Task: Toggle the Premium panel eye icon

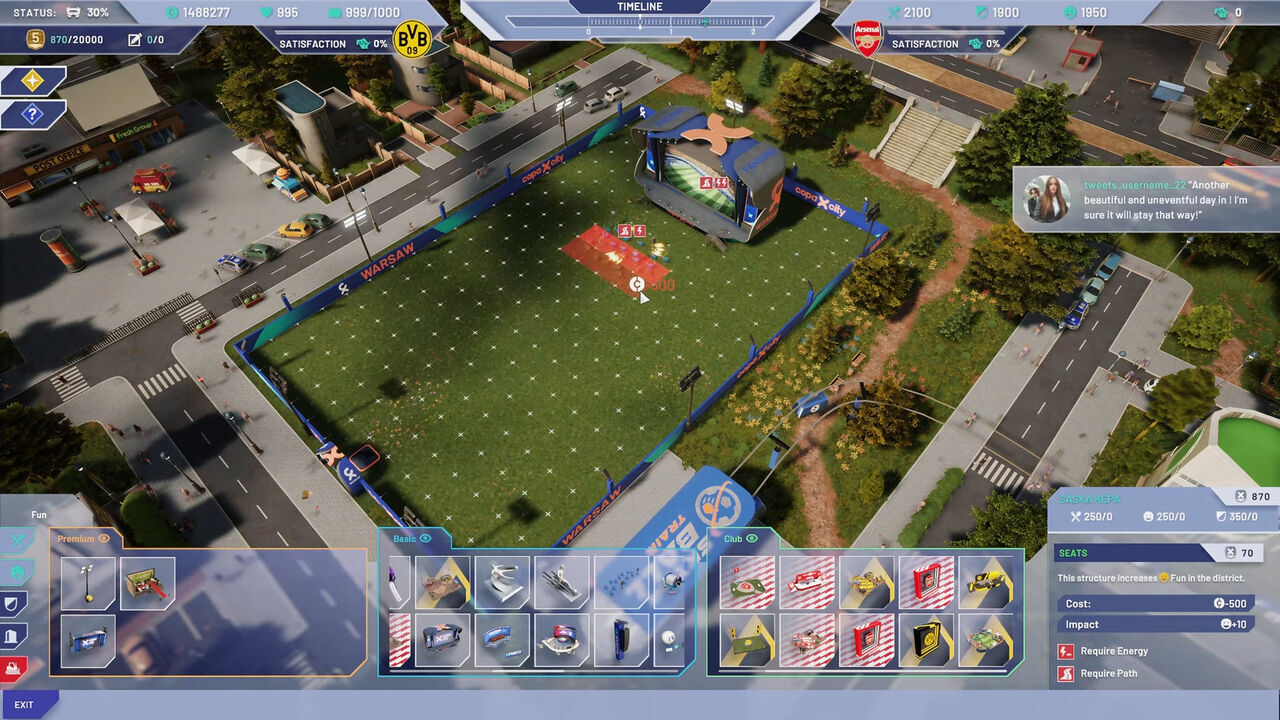Action: point(104,539)
